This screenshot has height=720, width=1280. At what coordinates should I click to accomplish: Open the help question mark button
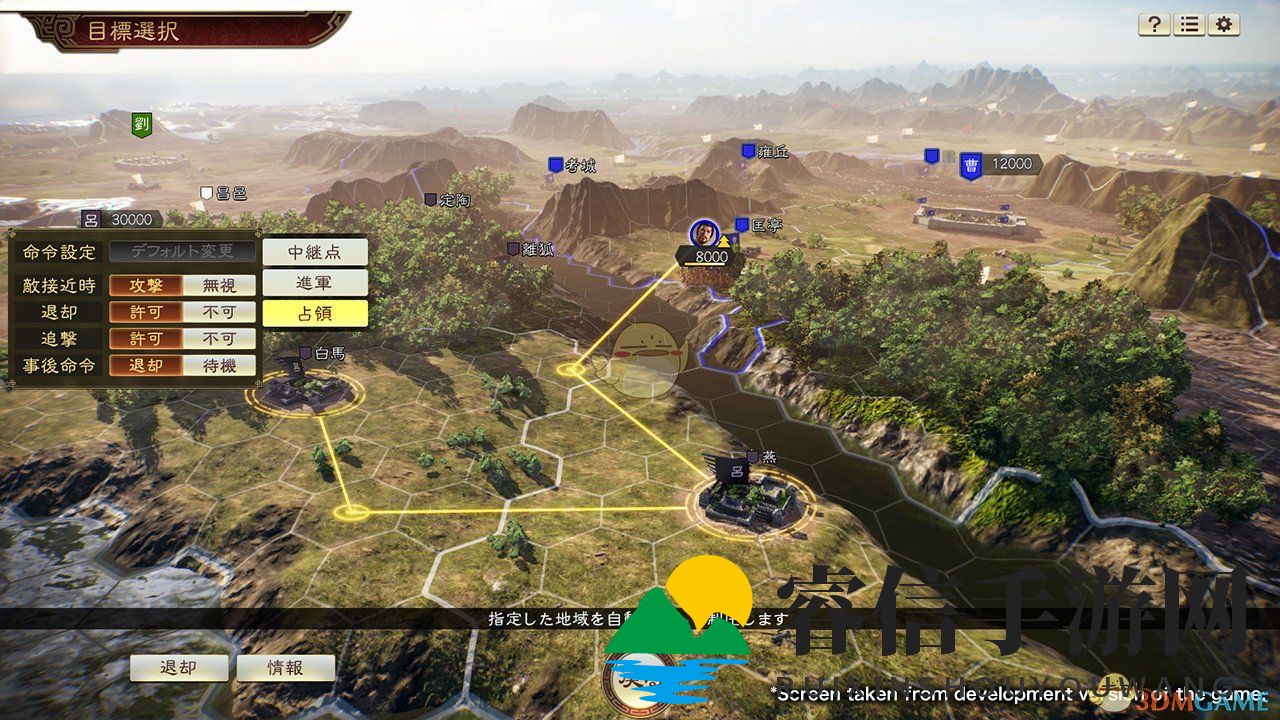point(1154,25)
